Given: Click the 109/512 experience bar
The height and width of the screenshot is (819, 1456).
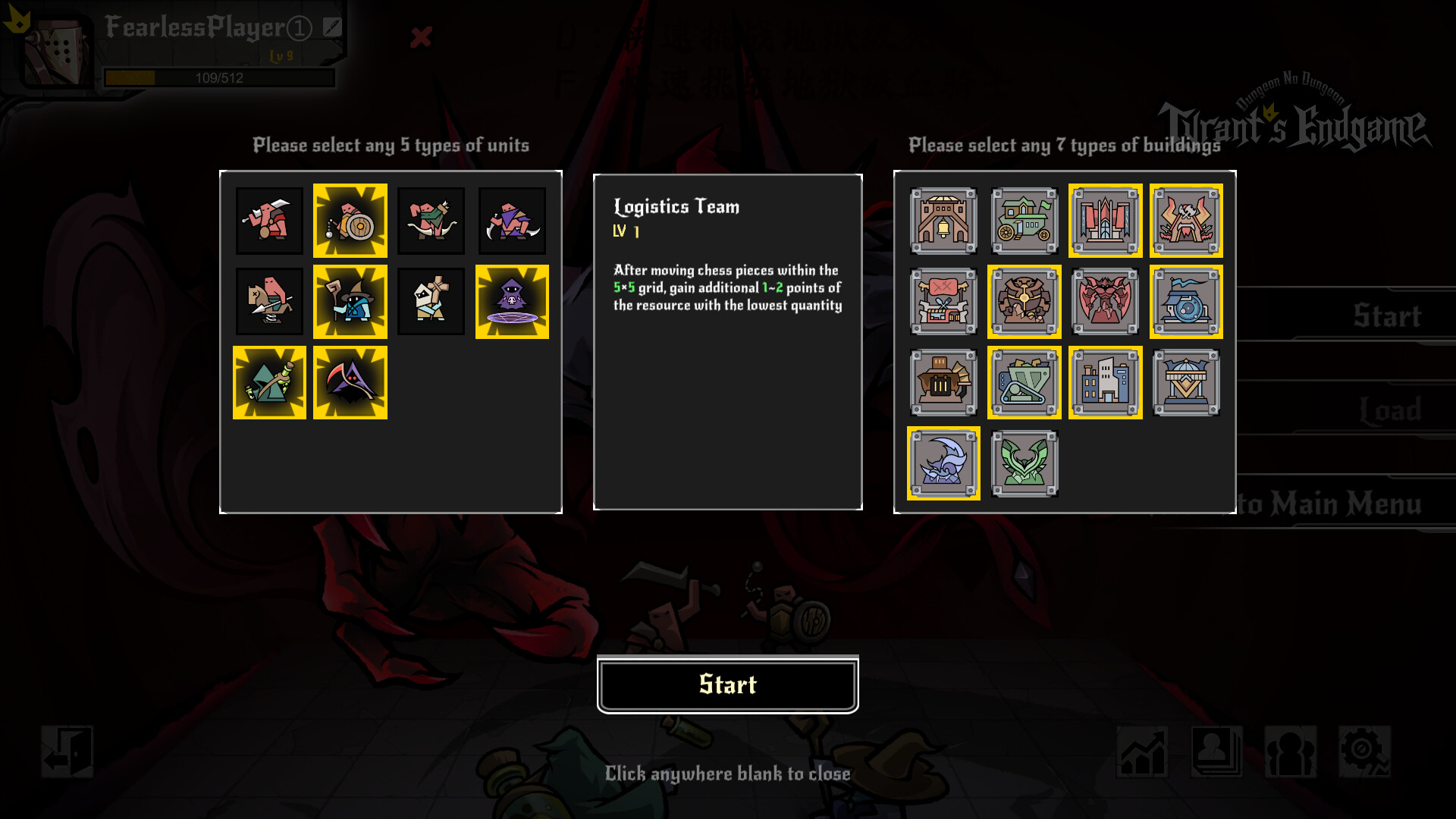Looking at the screenshot, I should coord(219,77).
